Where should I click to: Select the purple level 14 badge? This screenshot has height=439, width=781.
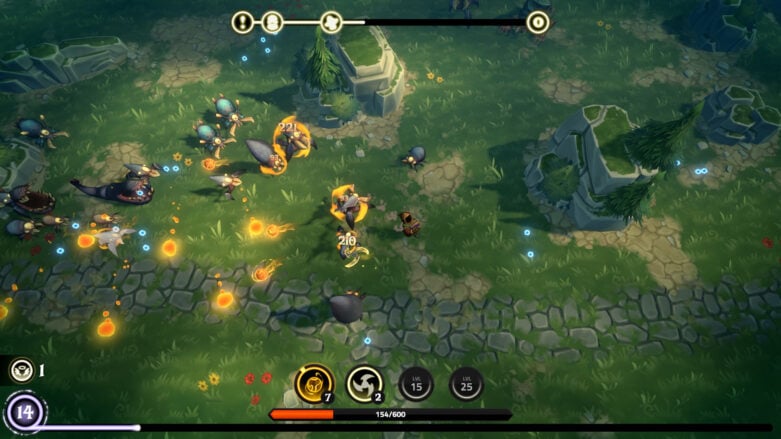point(24,411)
